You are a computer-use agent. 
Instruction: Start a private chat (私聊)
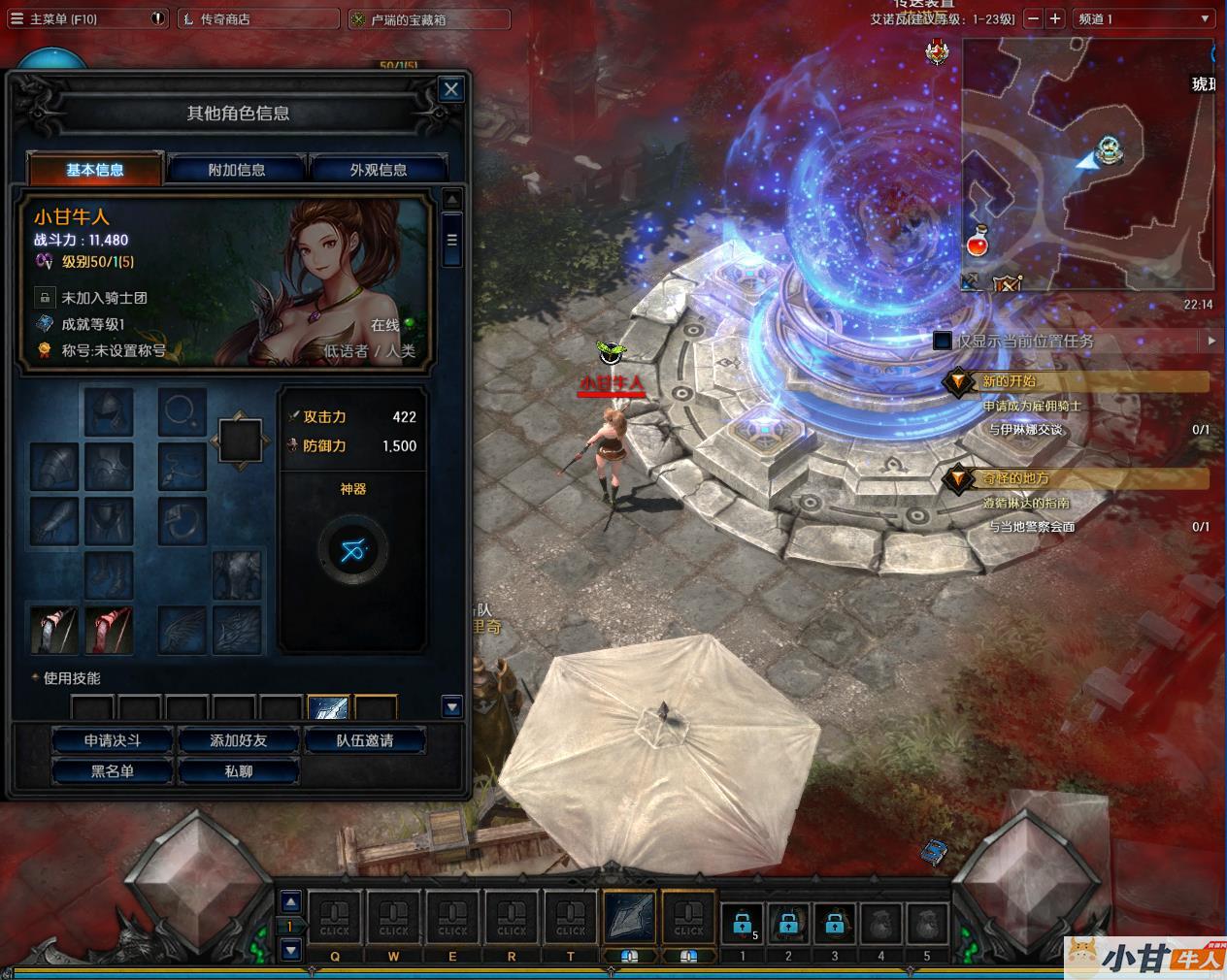coord(239,771)
